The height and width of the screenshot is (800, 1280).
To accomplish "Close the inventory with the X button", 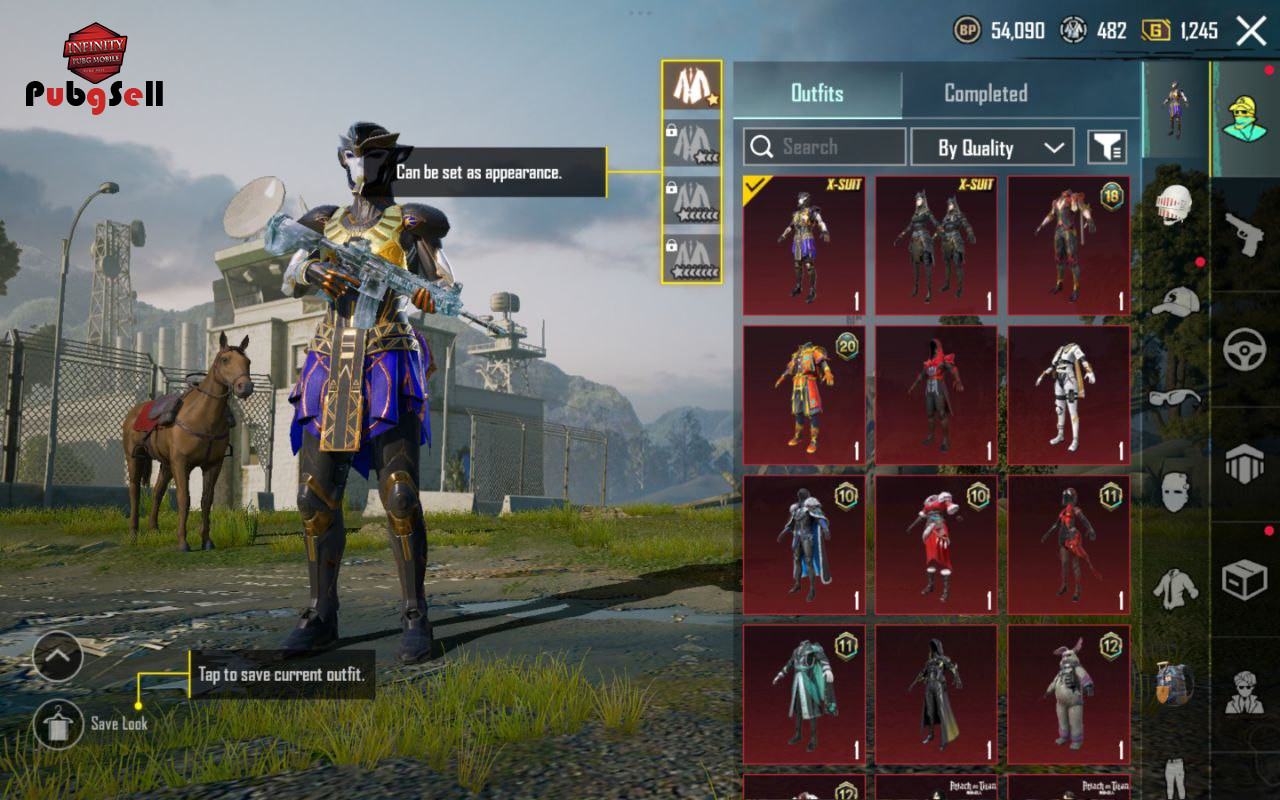I will (1251, 31).
